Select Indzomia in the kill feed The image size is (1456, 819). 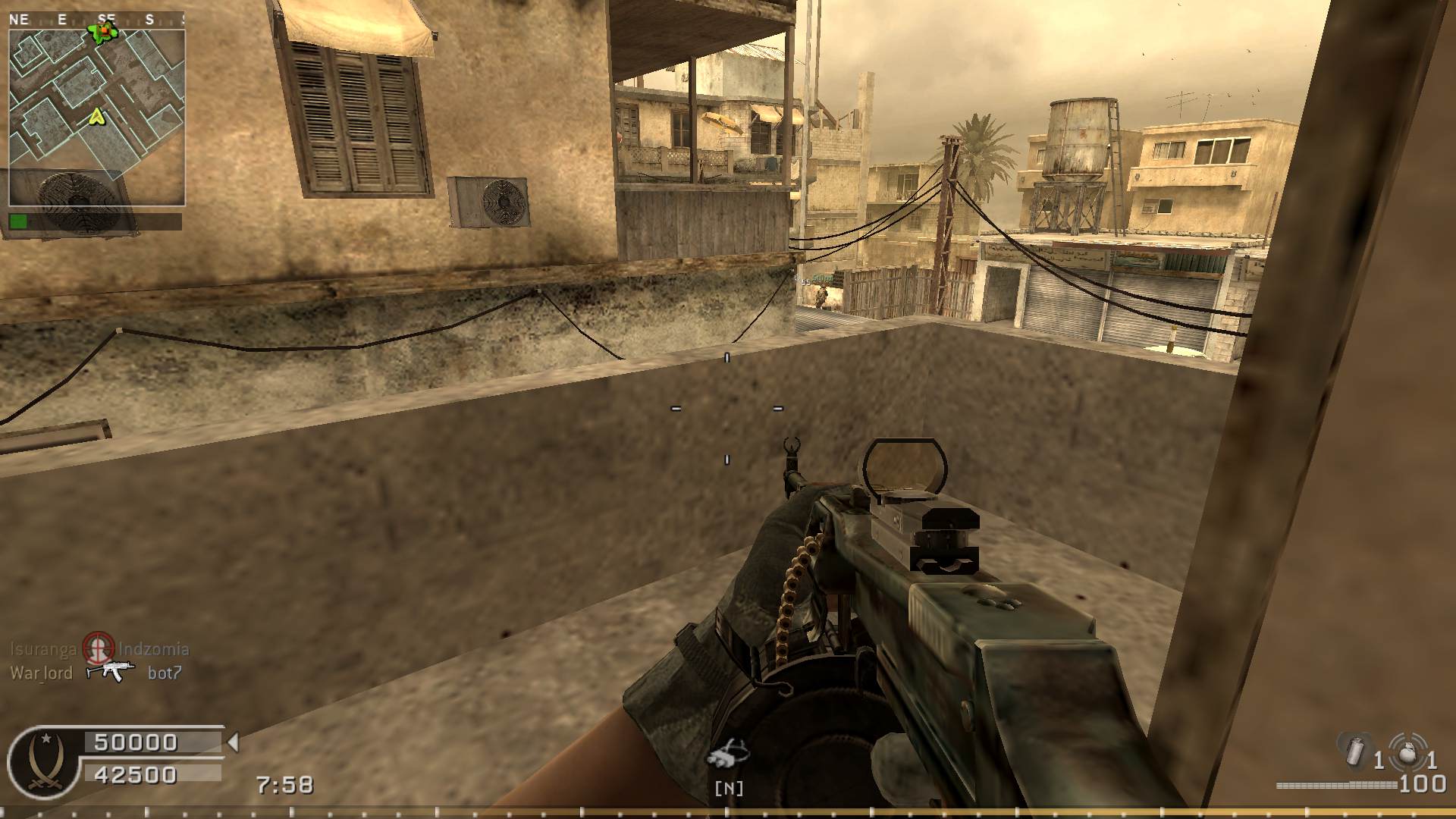(154, 649)
